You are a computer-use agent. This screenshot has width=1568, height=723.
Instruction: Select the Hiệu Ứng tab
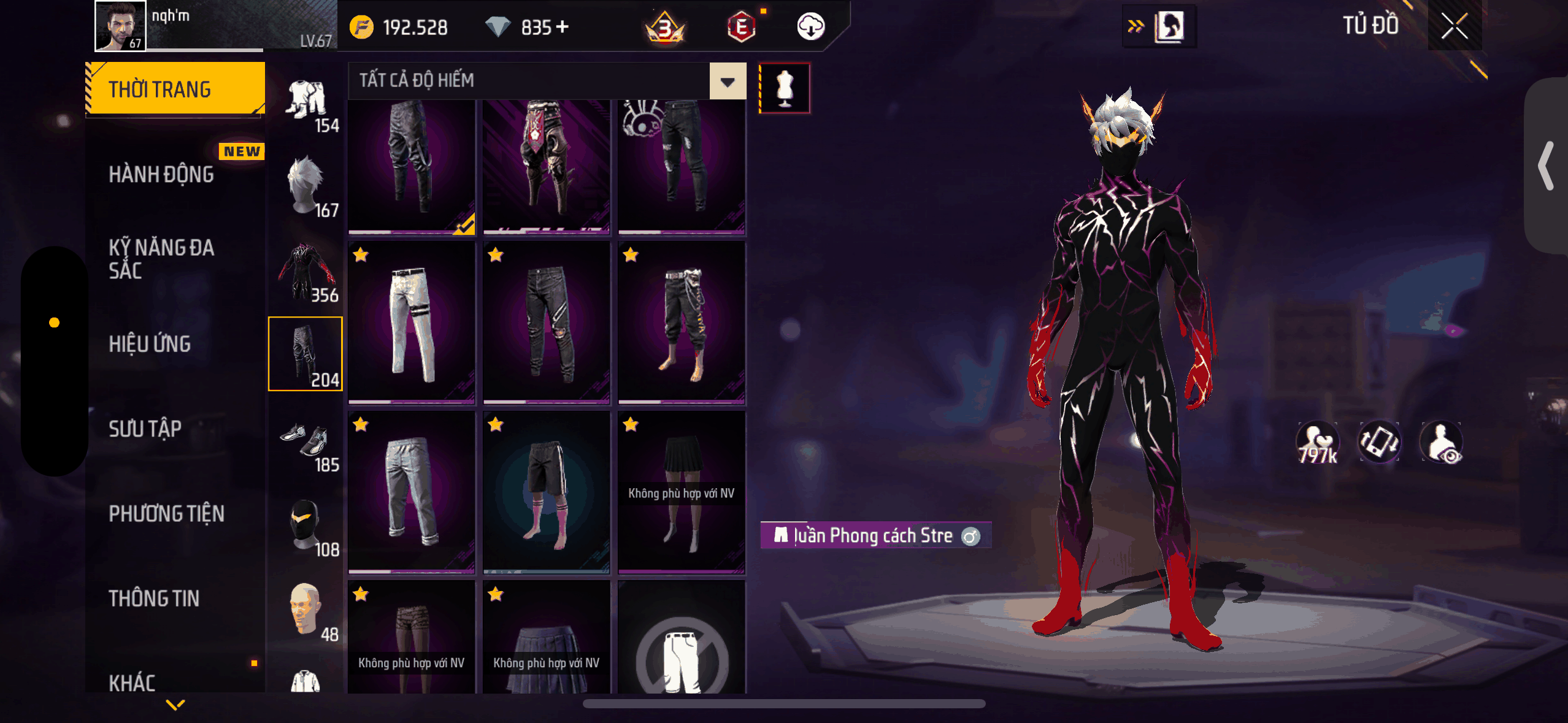[150, 343]
